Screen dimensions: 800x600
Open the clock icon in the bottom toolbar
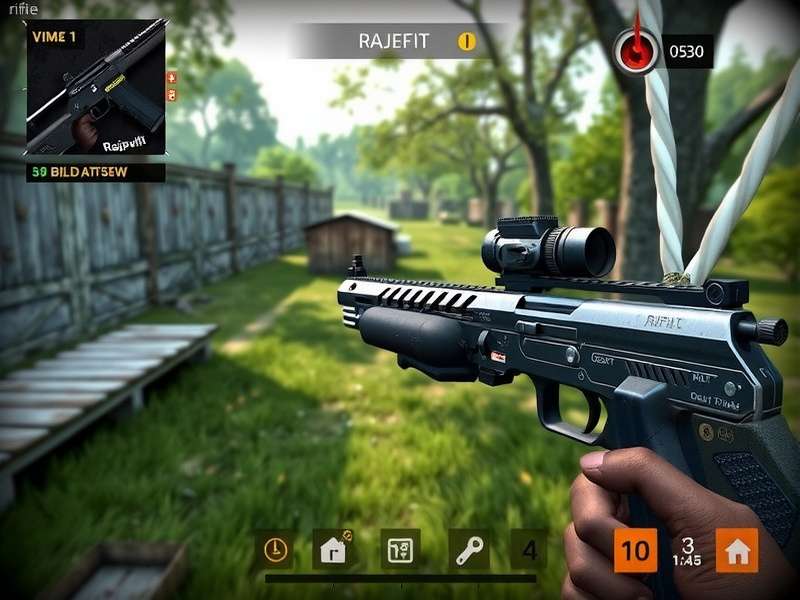tap(274, 549)
